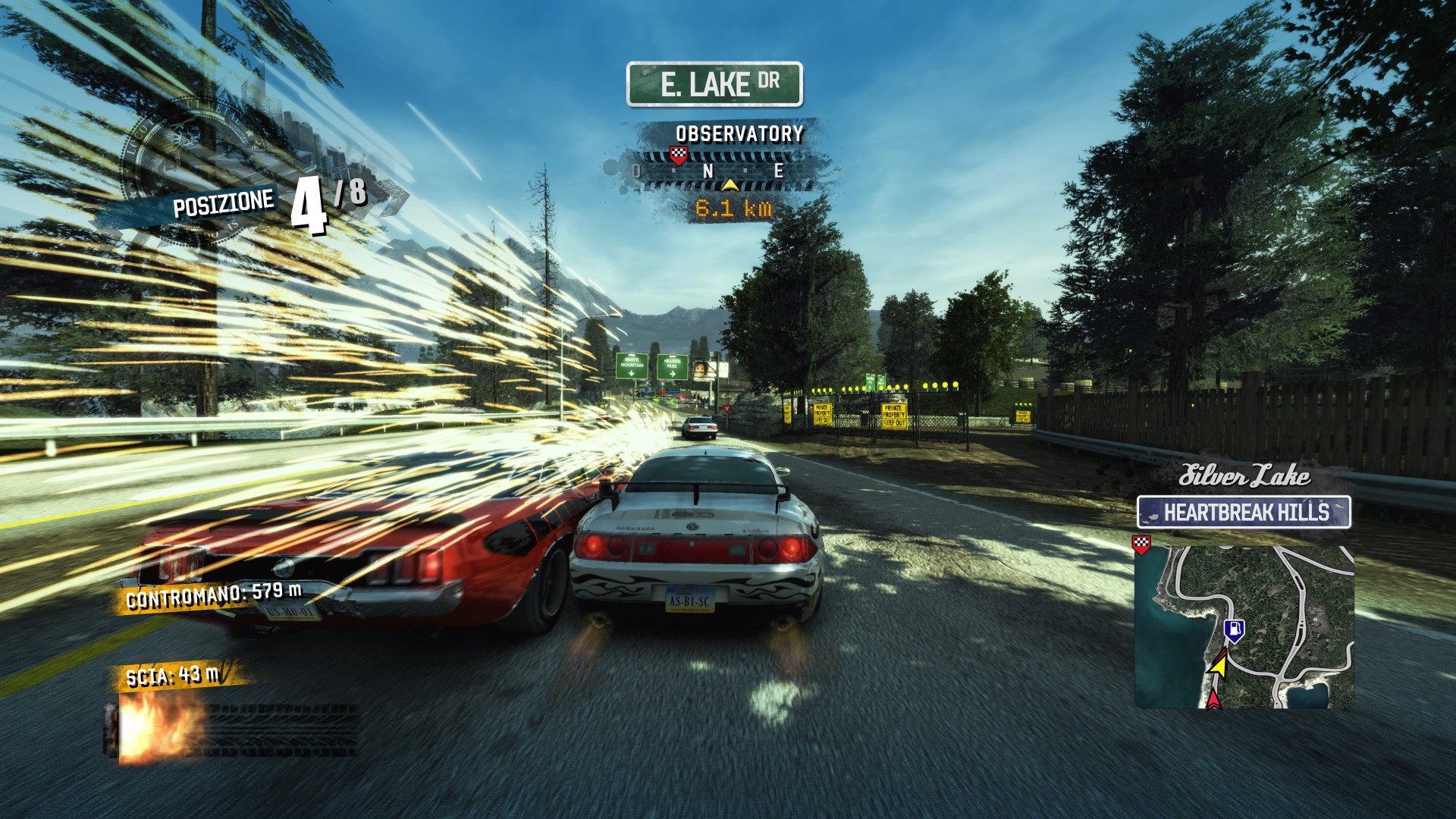1456x819 pixels.
Task: Click the red rival arrow on minimap
Action: tap(1213, 699)
